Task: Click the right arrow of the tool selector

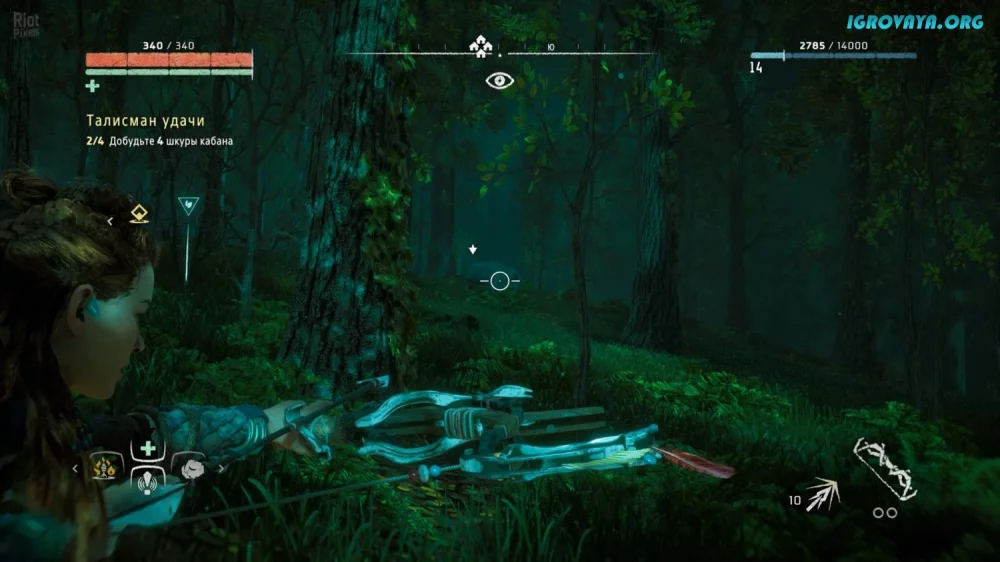Action: click(219, 466)
